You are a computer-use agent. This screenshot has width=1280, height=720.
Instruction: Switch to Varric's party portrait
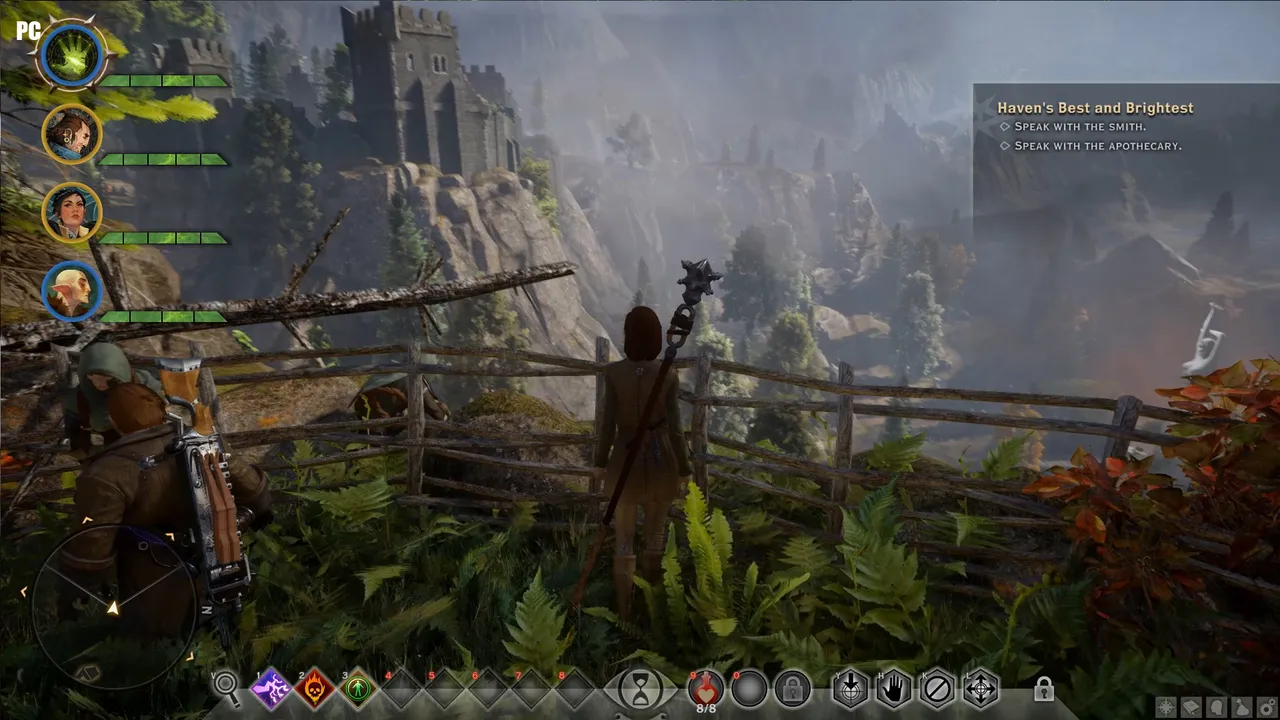72,133
